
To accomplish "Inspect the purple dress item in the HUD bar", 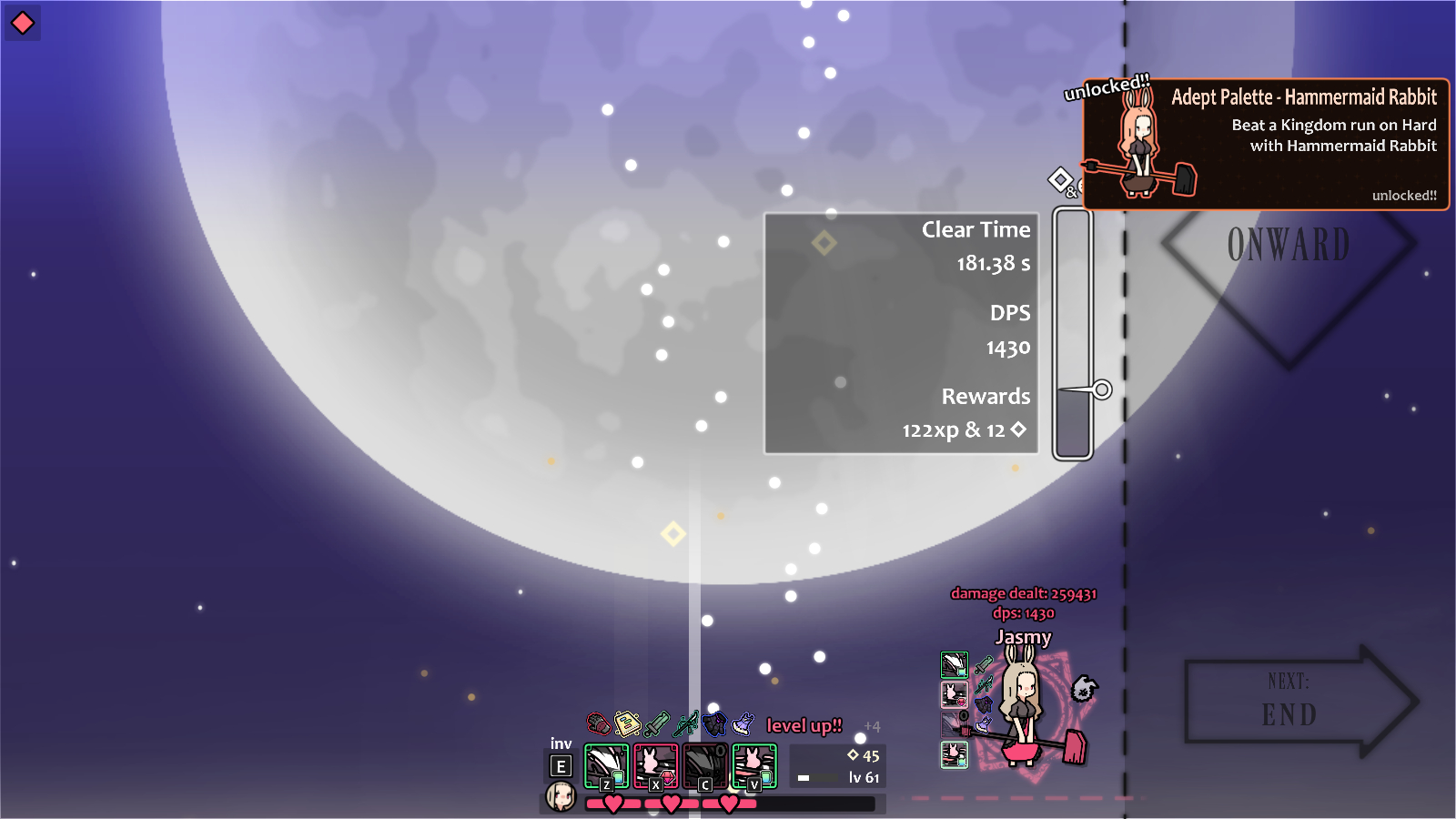I will (x=743, y=723).
